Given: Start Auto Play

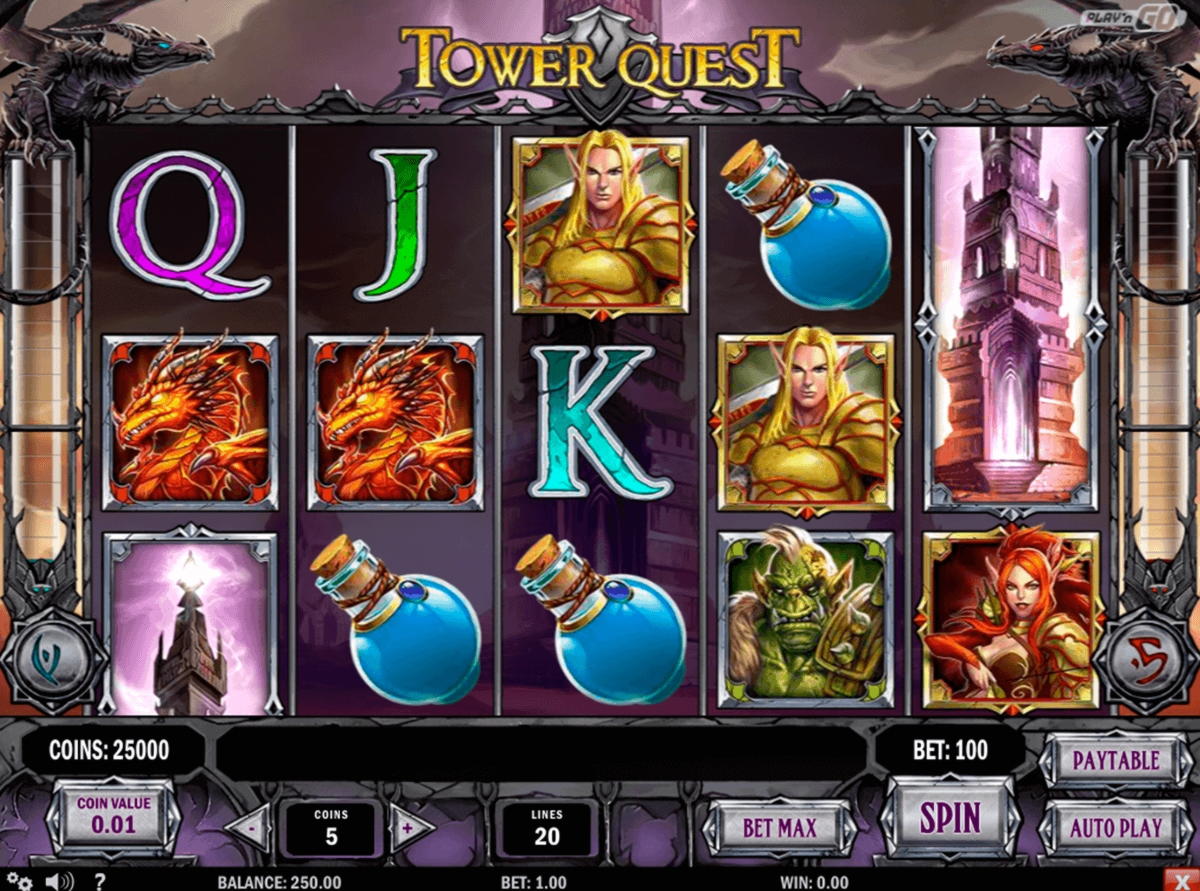Looking at the screenshot, I should pyautogui.click(x=1115, y=828).
